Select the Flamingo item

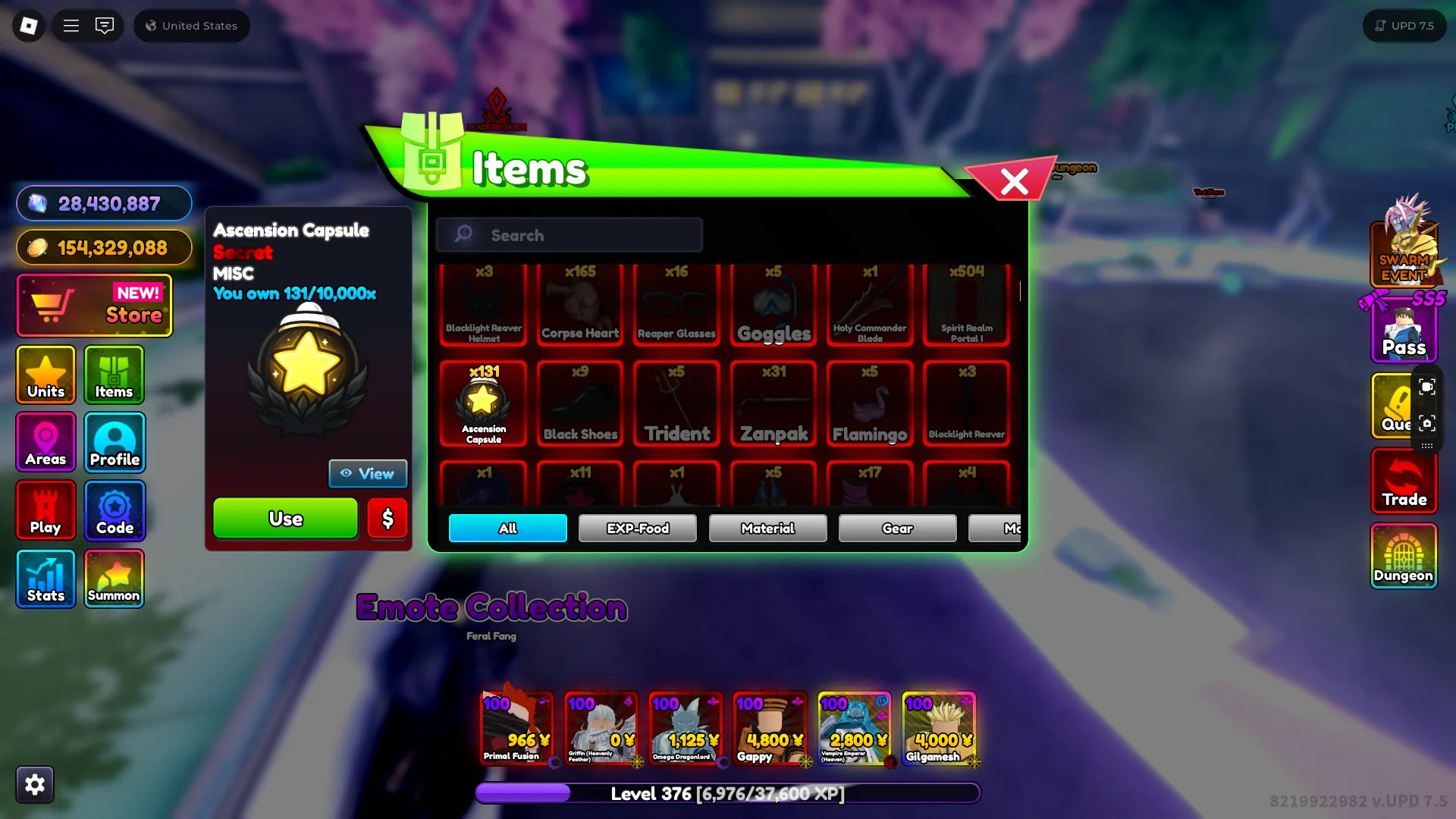tap(869, 402)
